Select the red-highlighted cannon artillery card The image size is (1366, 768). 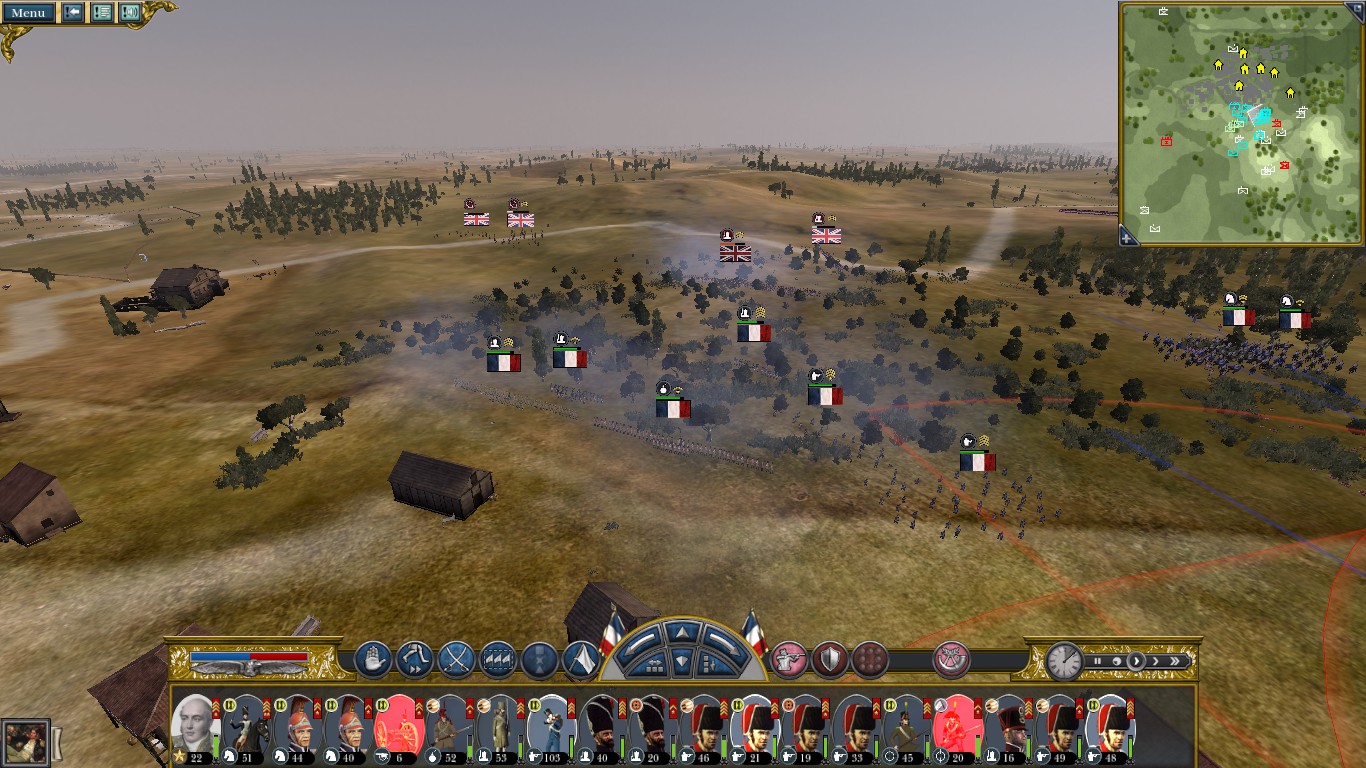(x=399, y=724)
